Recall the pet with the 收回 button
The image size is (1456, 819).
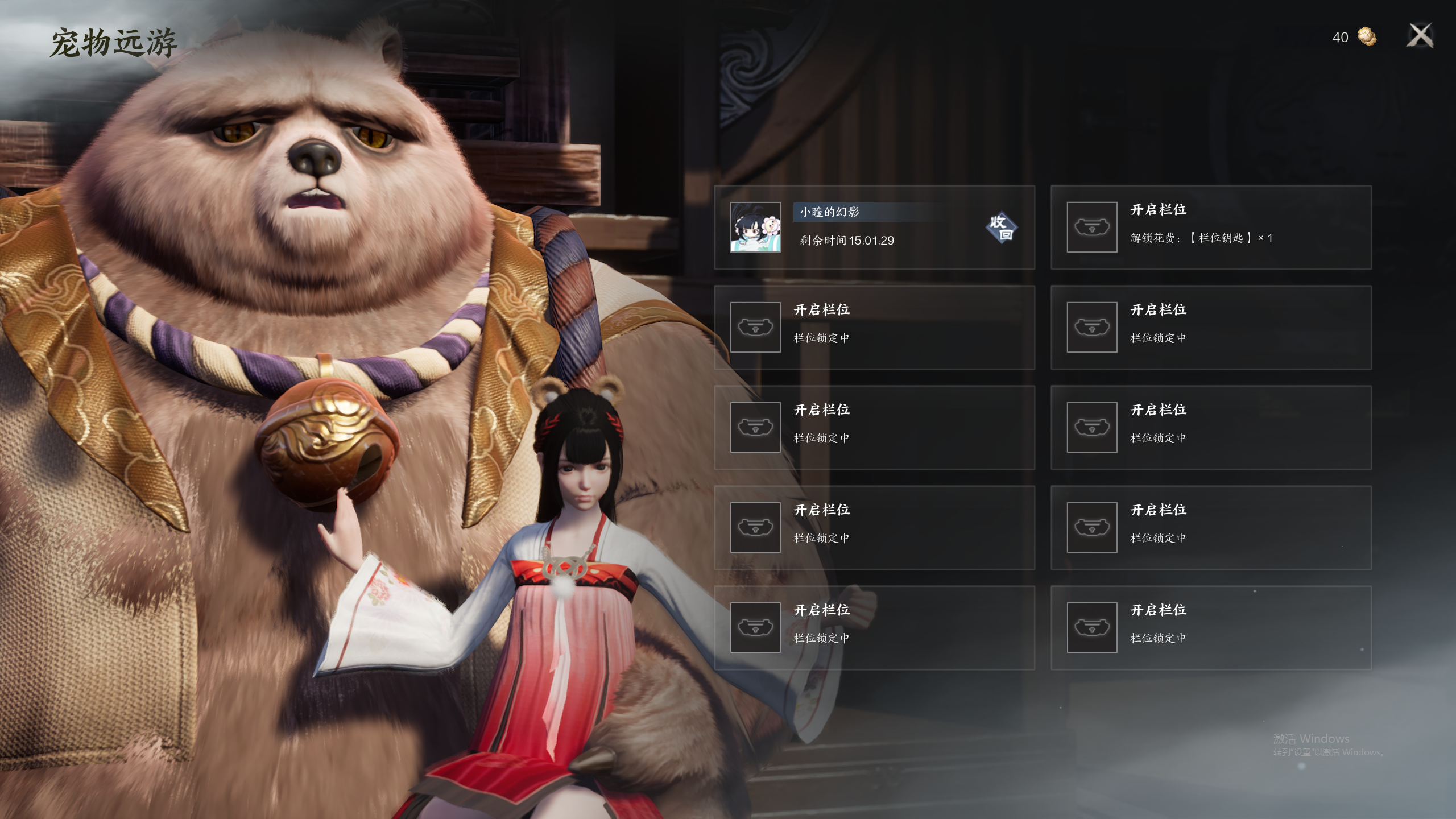(1001, 227)
